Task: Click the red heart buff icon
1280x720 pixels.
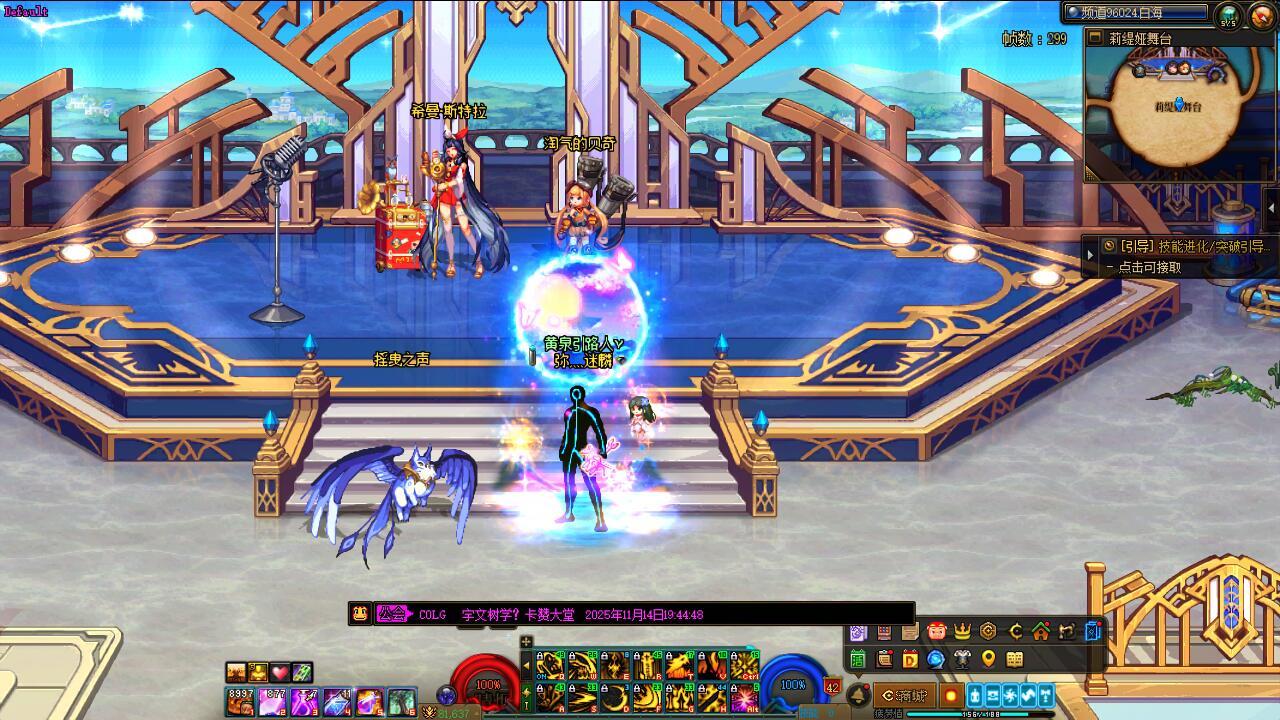Action: [280, 672]
